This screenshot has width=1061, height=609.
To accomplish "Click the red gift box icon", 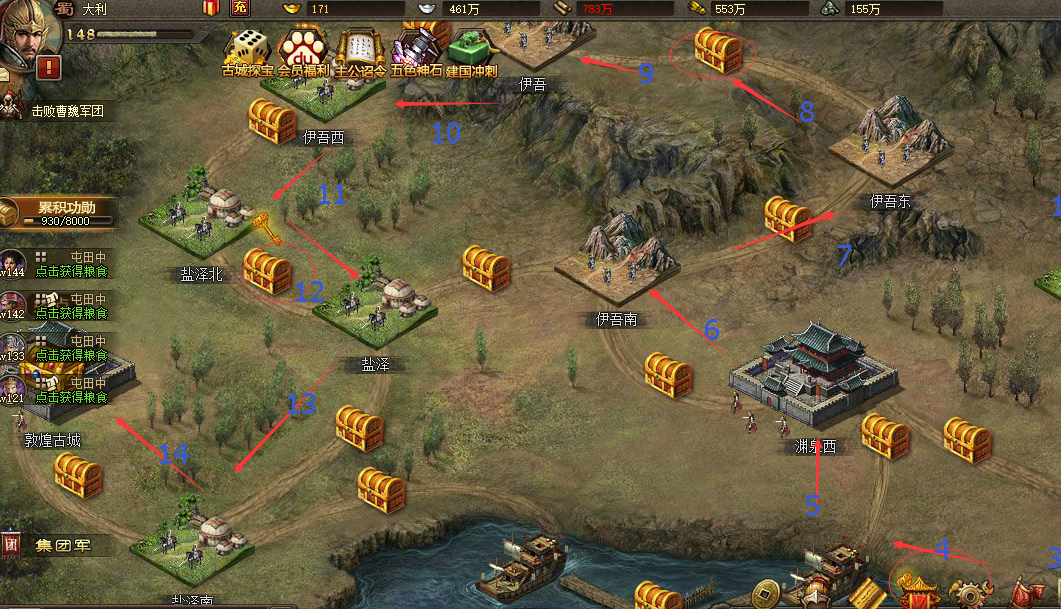I will click(x=210, y=9).
